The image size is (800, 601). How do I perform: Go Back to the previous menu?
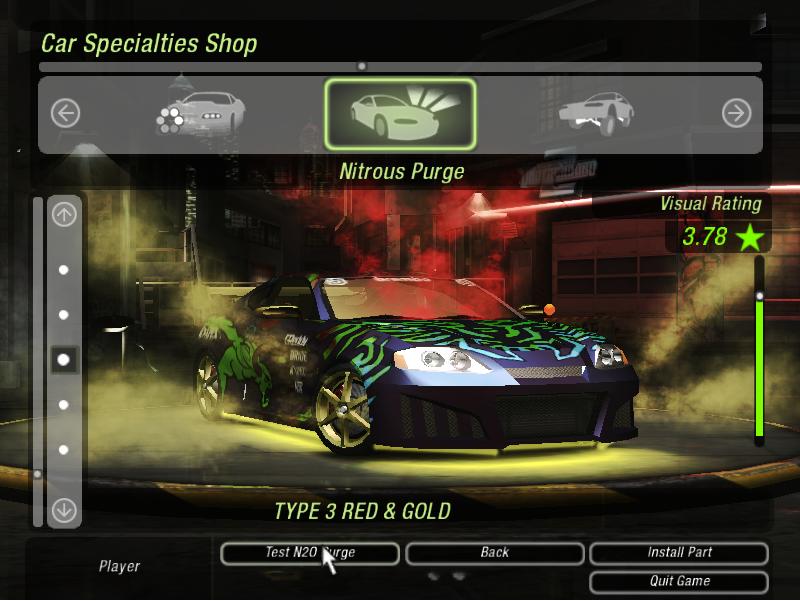[494, 553]
